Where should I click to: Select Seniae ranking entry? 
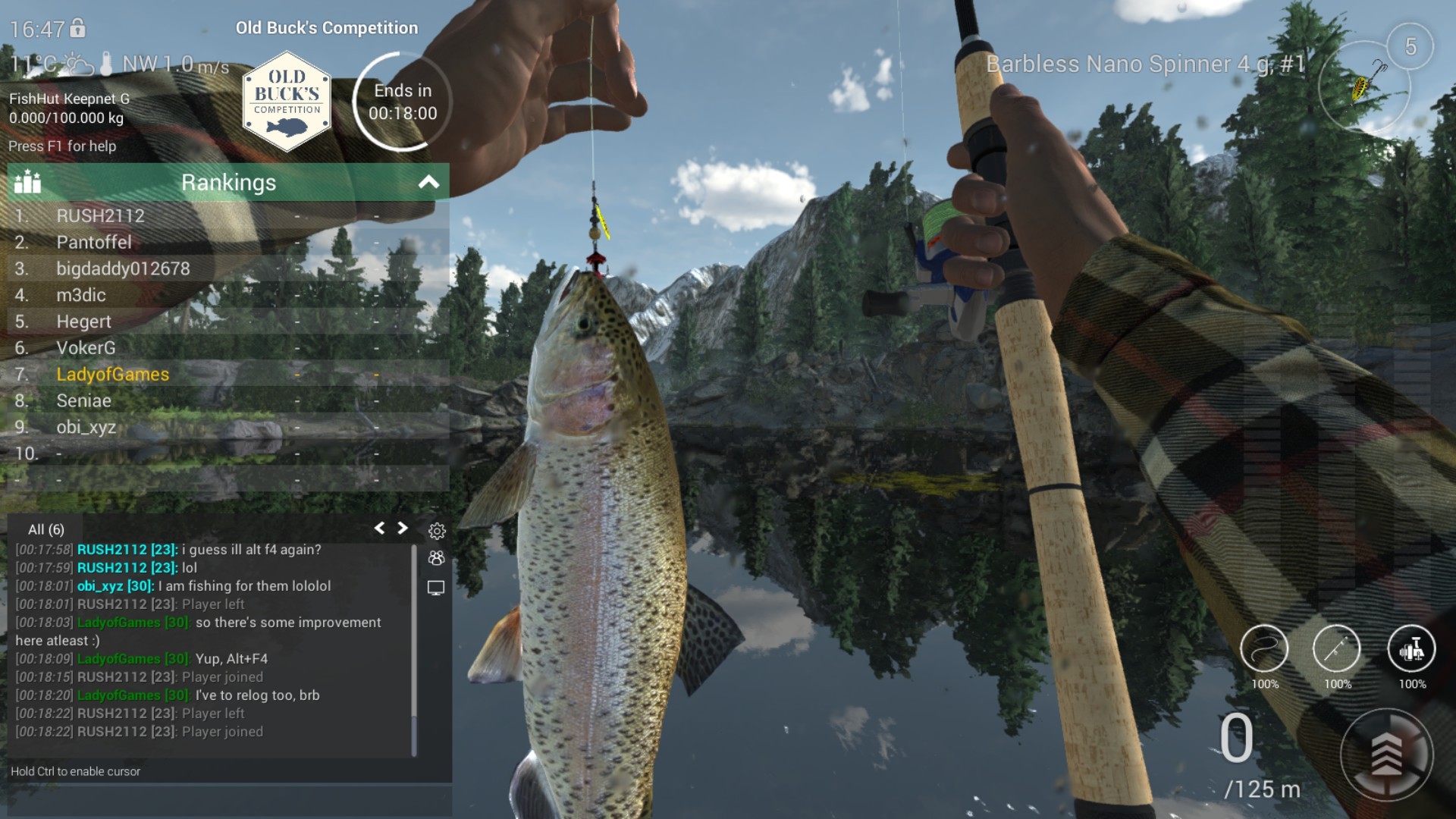(x=83, y=401)
